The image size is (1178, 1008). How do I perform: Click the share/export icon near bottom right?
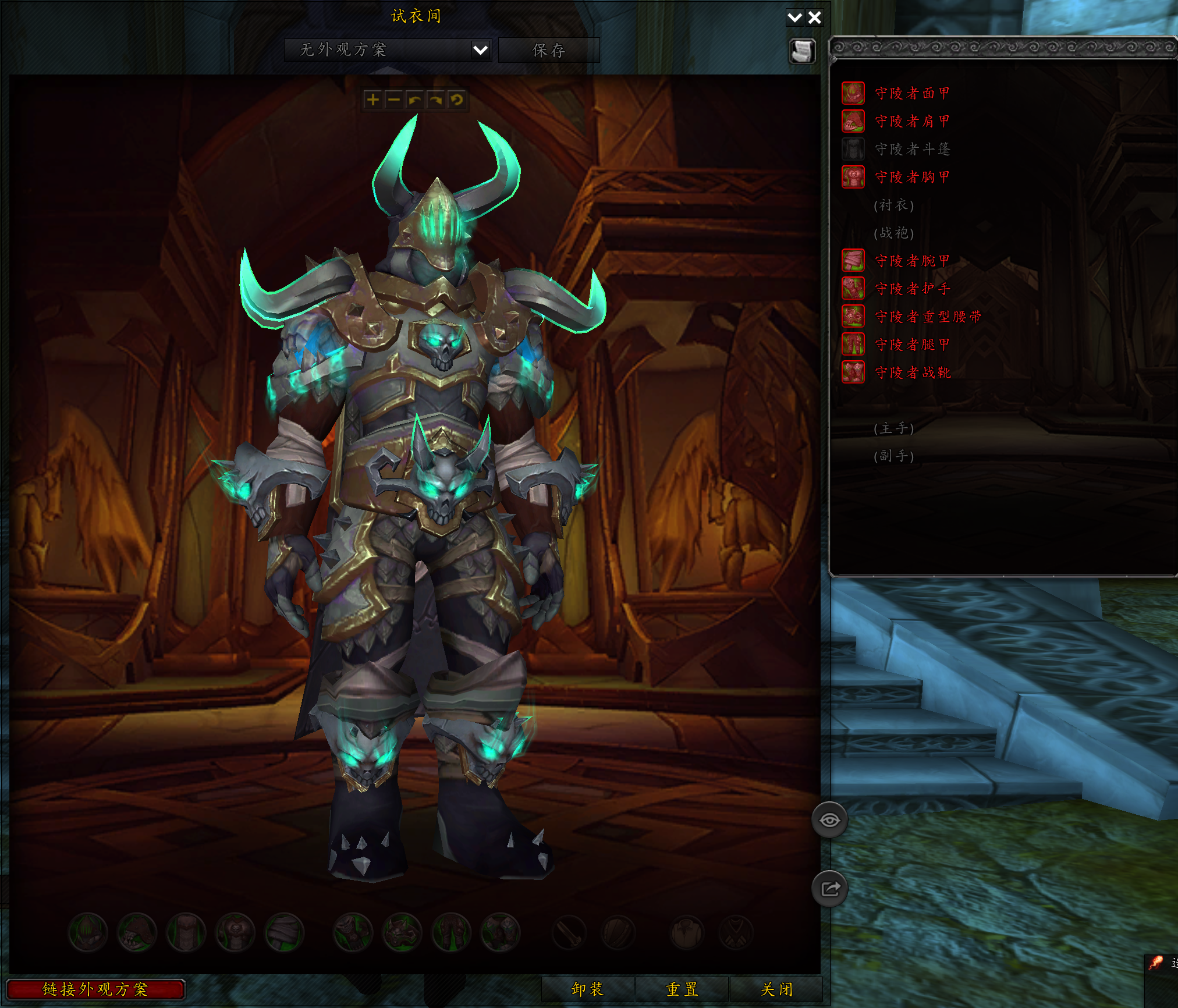(x=830, y=888)
